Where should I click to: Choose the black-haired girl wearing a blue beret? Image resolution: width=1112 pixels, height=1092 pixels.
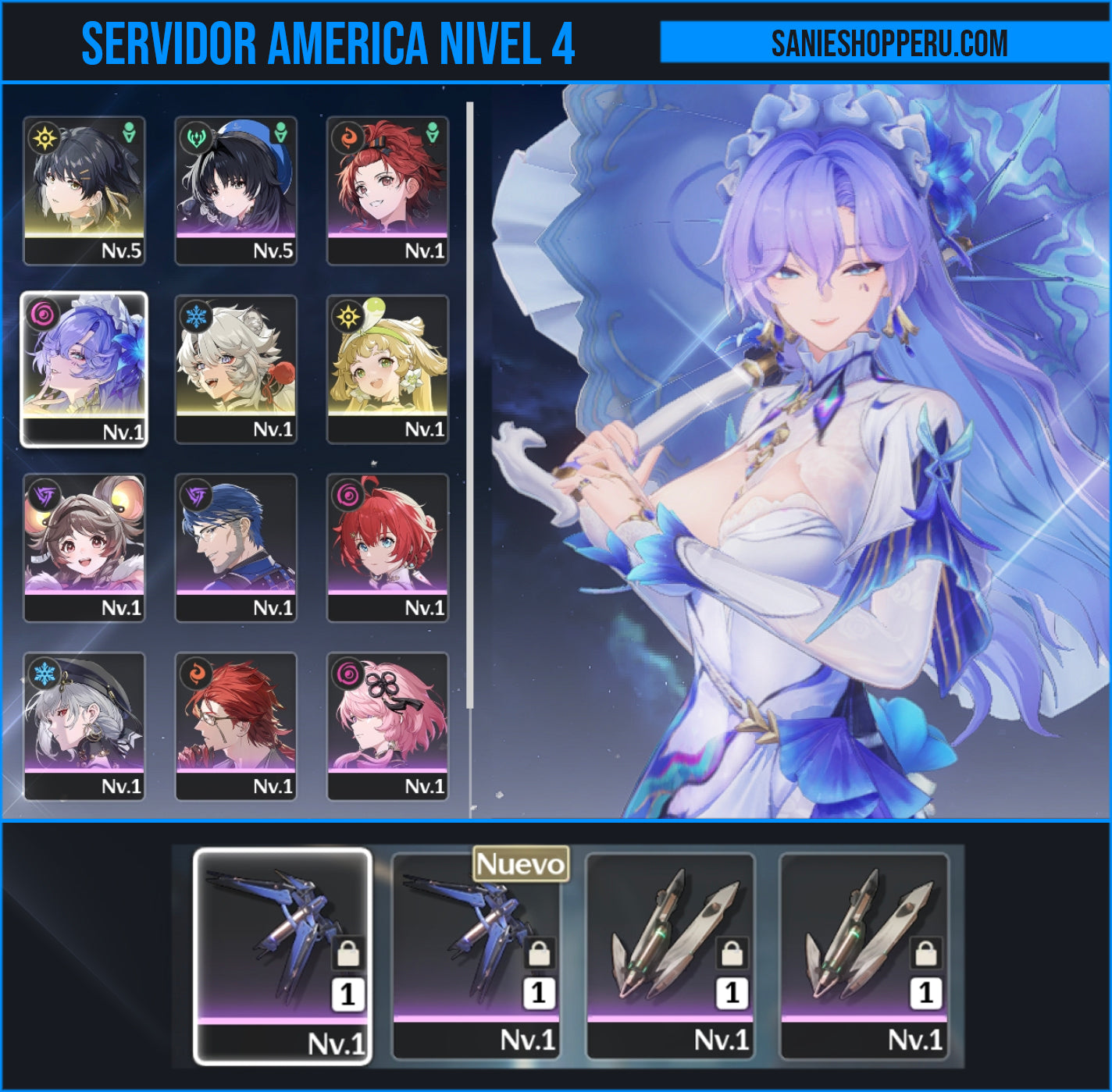[236, 190]
